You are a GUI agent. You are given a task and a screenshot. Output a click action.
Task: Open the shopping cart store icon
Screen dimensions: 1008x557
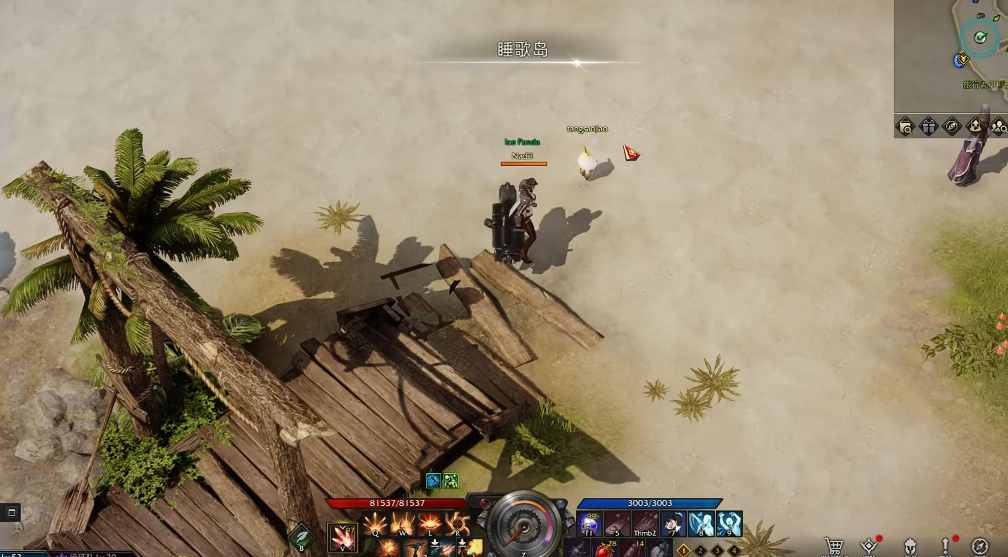[833, 546]
